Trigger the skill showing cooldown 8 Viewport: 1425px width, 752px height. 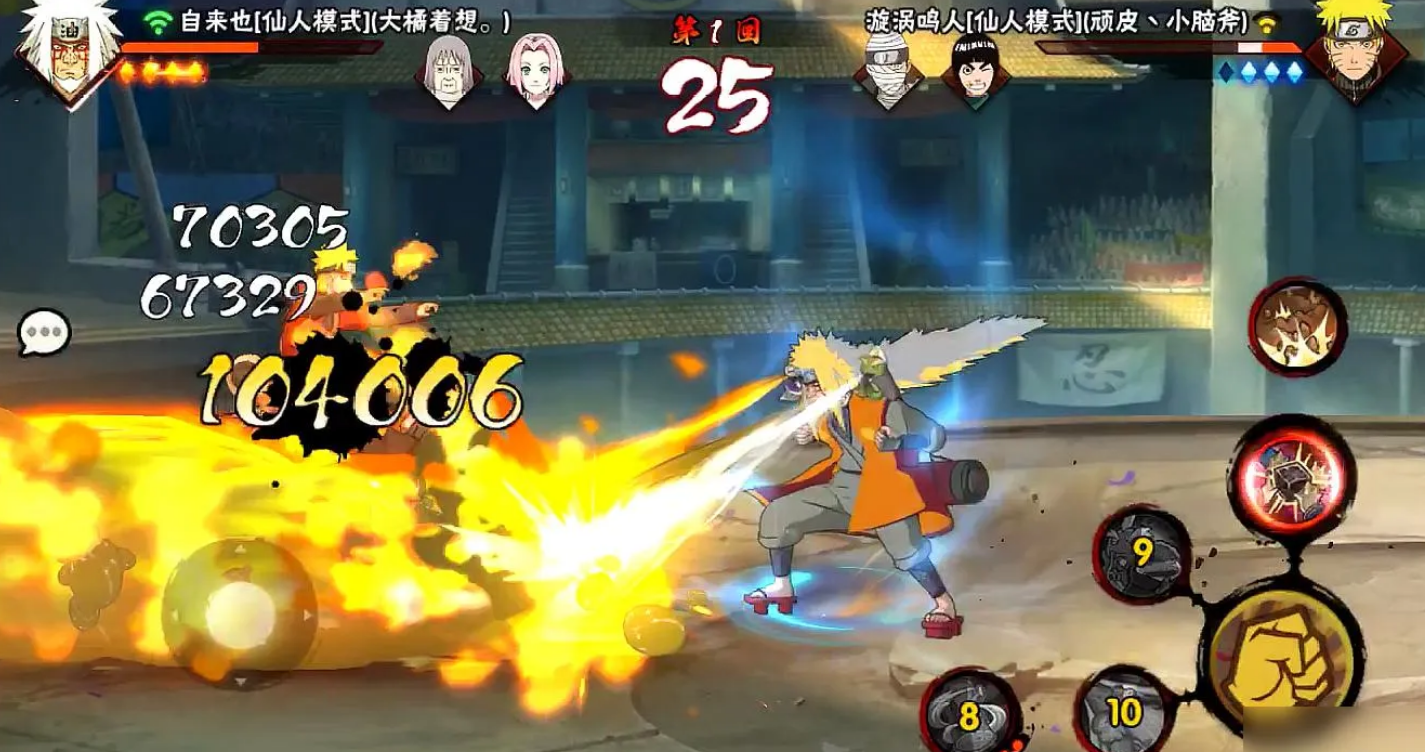(967, 711)
